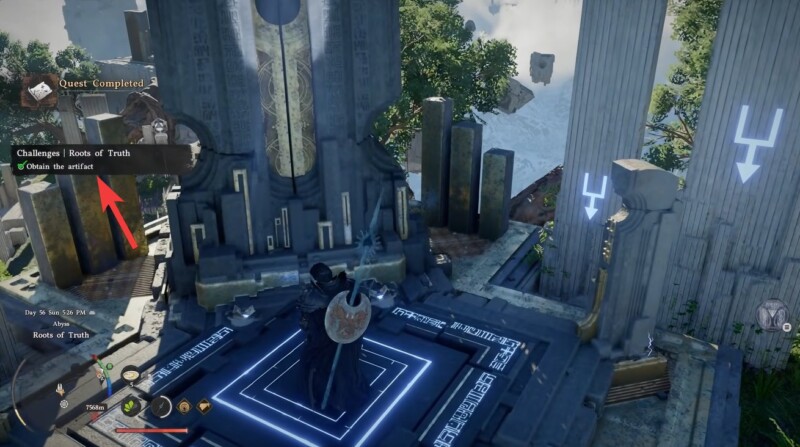Open the quest marker icon near the pillar
Screen dimensions: 800x447
click(158, 129)
